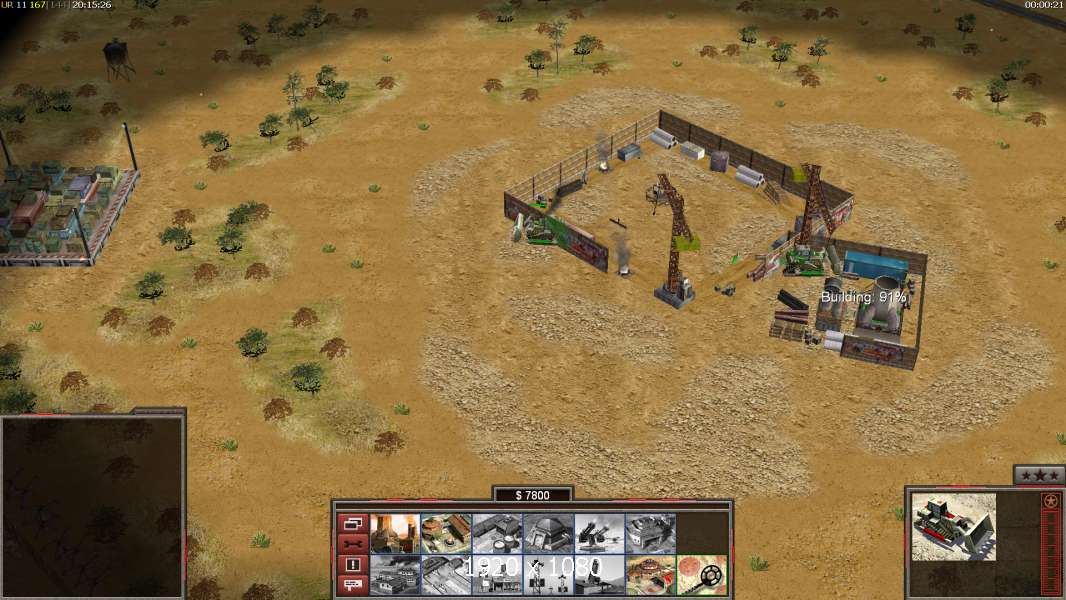This screenshot has height=600, width=1066.
Task: Pick the bunker structure build icon
Action: click(x=548, y=534)
